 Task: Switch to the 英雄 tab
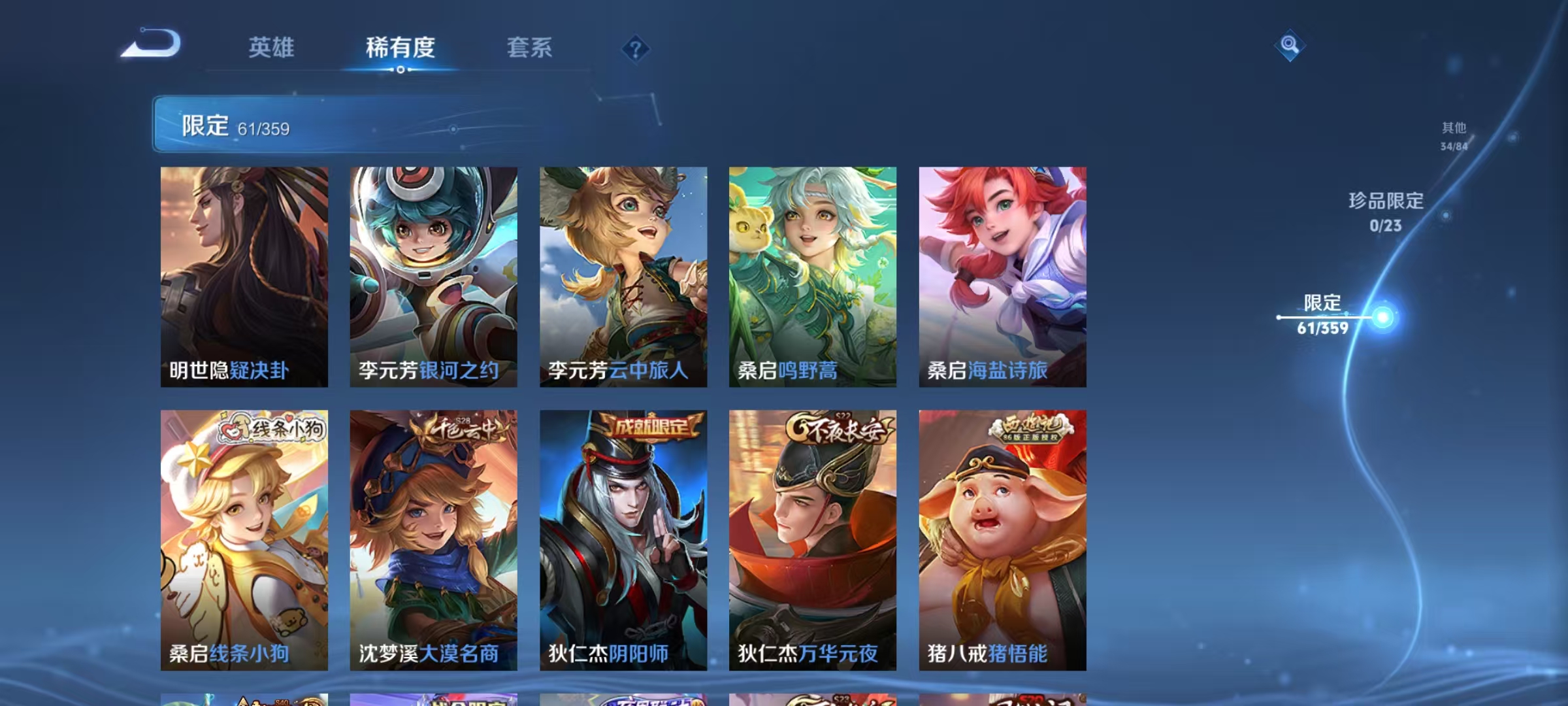point(271,48)
